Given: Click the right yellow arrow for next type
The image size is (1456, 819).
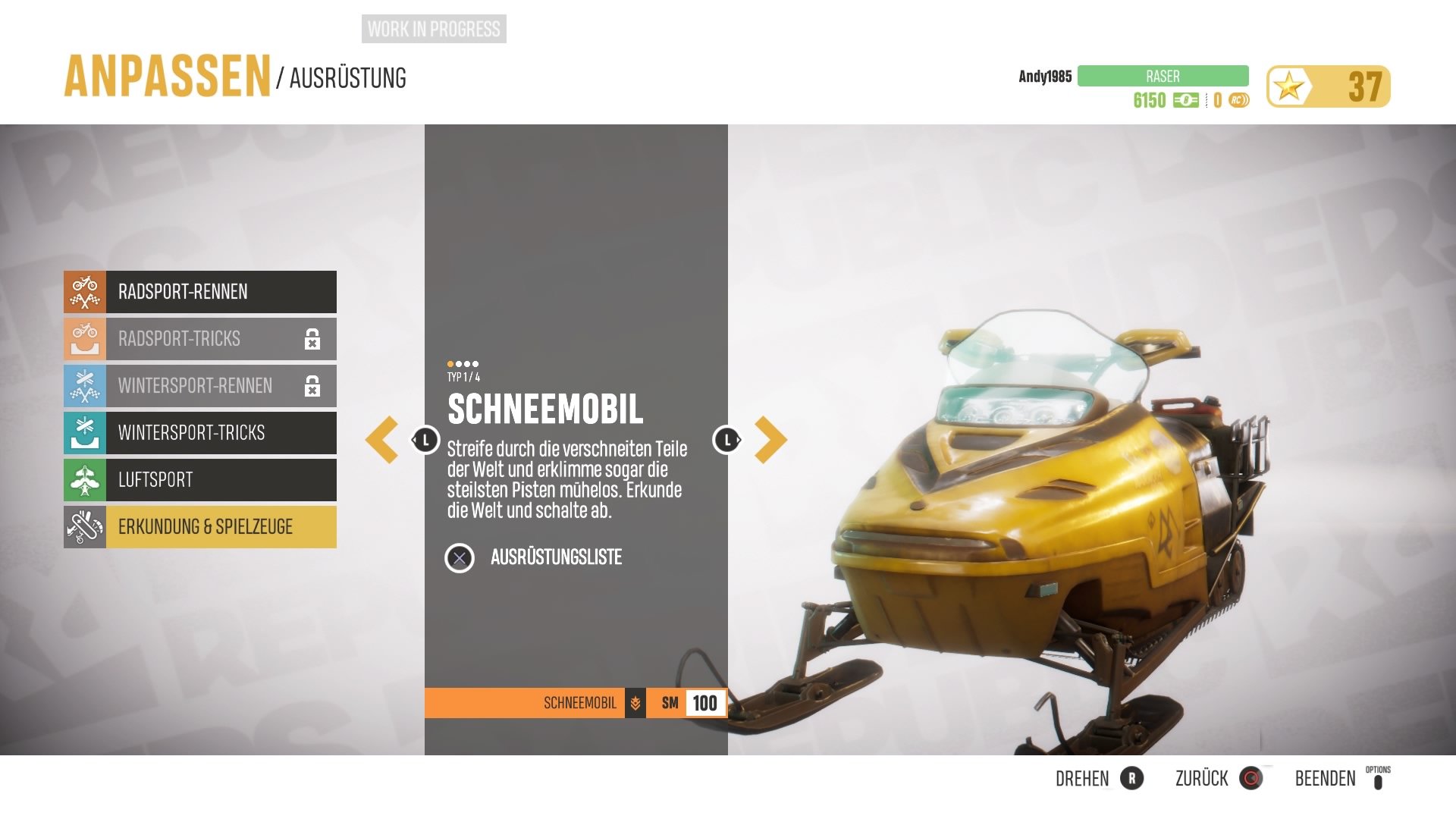Looking at the screenshot, I should (x=770, y=440).
